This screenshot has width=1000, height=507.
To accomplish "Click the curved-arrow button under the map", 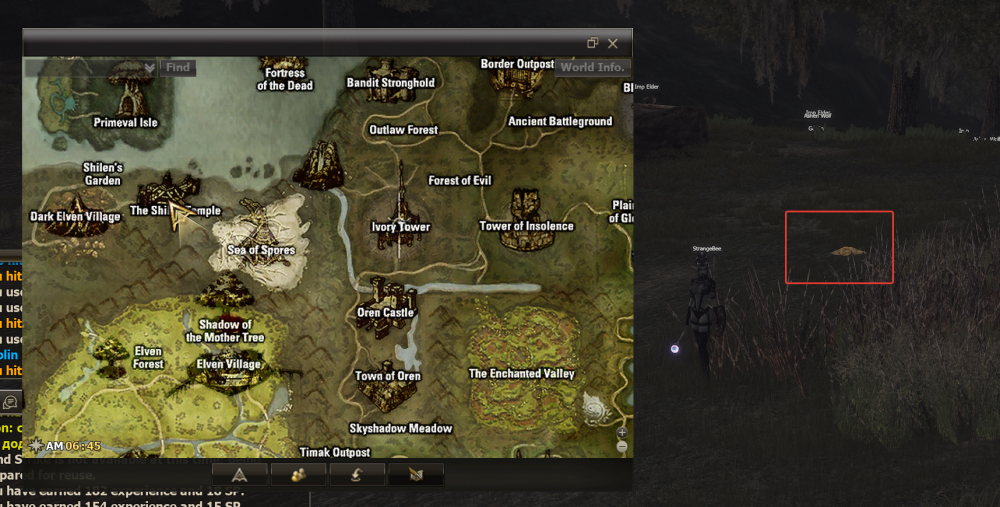I will [x=358, y=474].
